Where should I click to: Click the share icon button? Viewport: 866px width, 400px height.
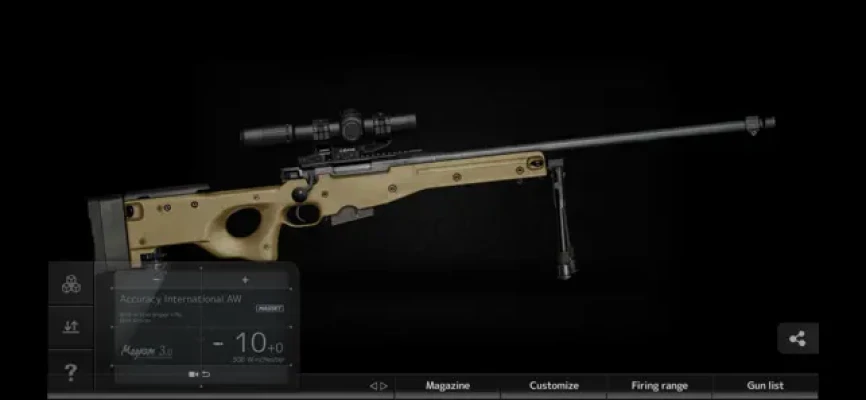[x=797, y=338]
